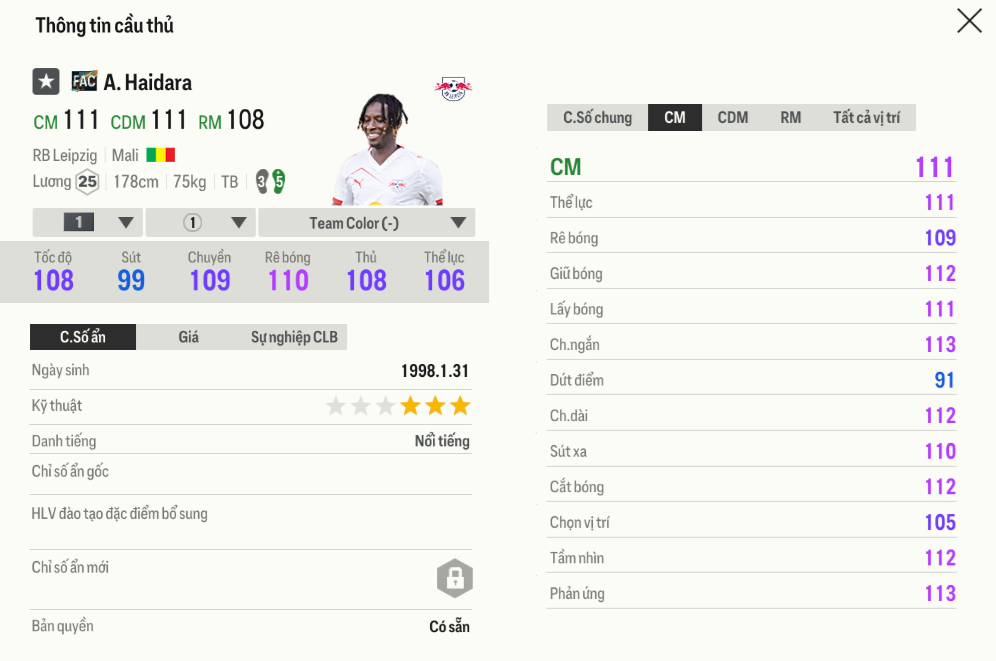
Task: Show the Sự nghiệp CLB tab
Action: click(x=294, y=337)
